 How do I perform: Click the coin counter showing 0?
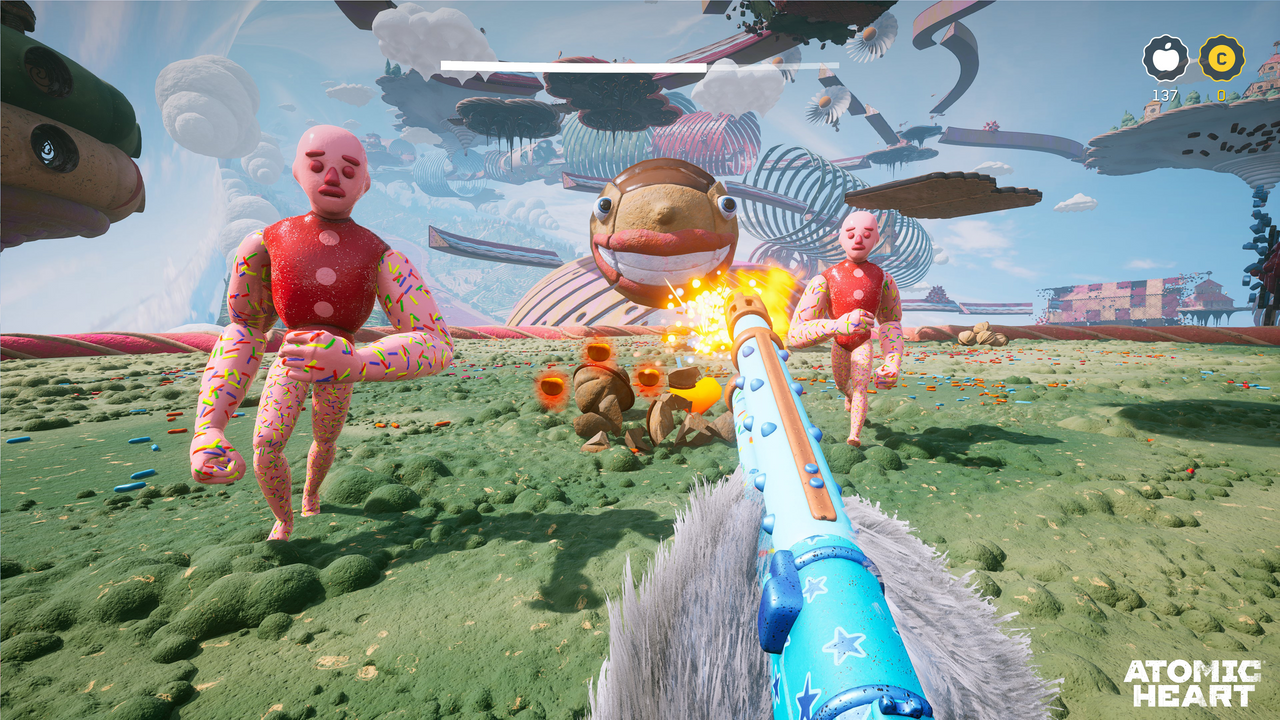click(x=1222, y=95)
